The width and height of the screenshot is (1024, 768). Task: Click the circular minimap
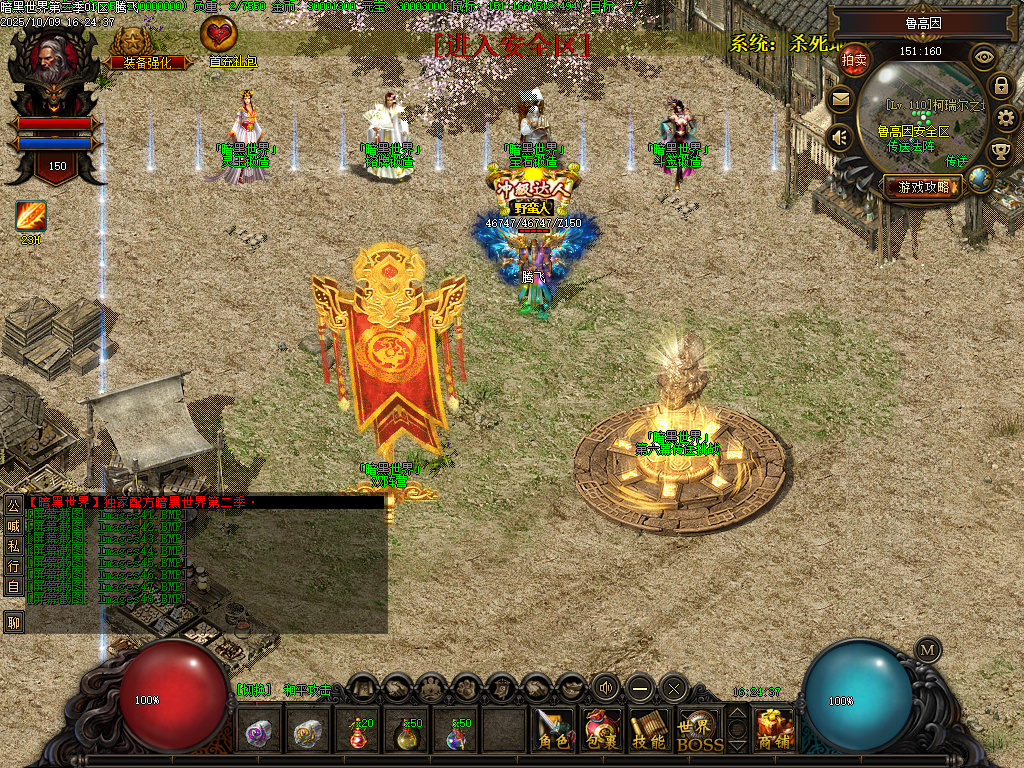coord(922,115)
